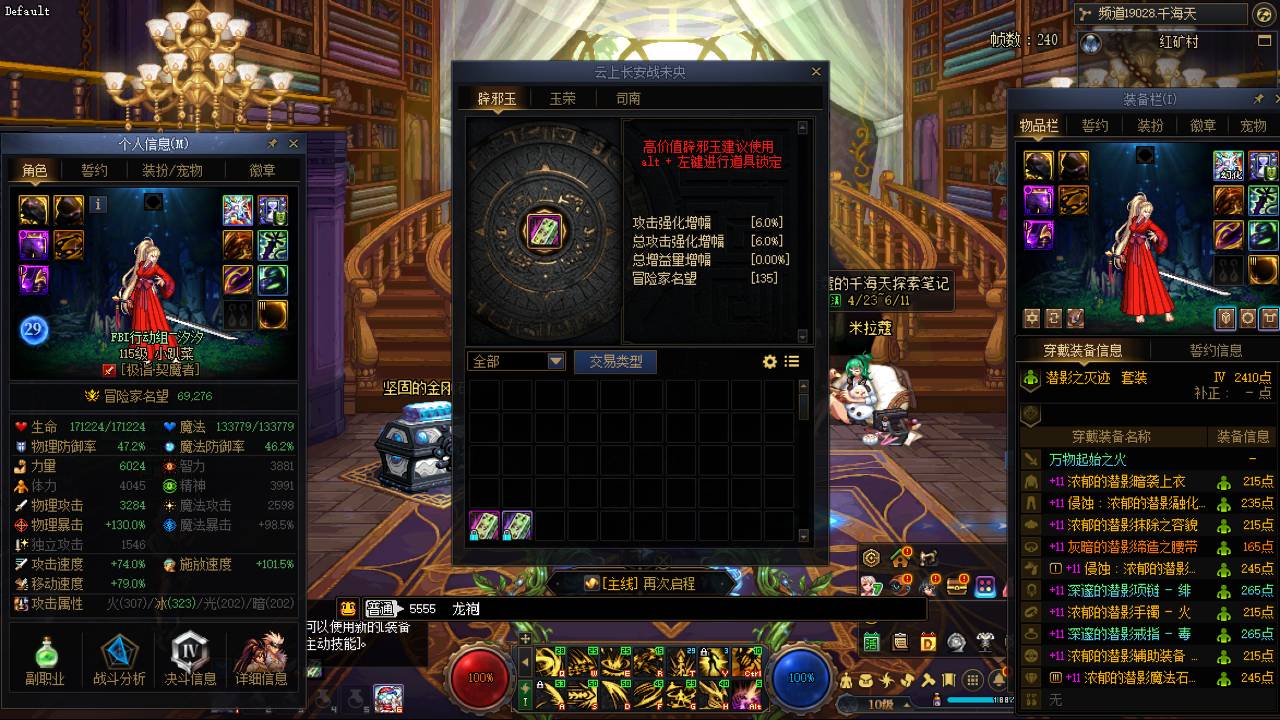The image size is (1280, 720).
Task: Select 万物起始之火 equipment row
Action: coord(1087,459)
